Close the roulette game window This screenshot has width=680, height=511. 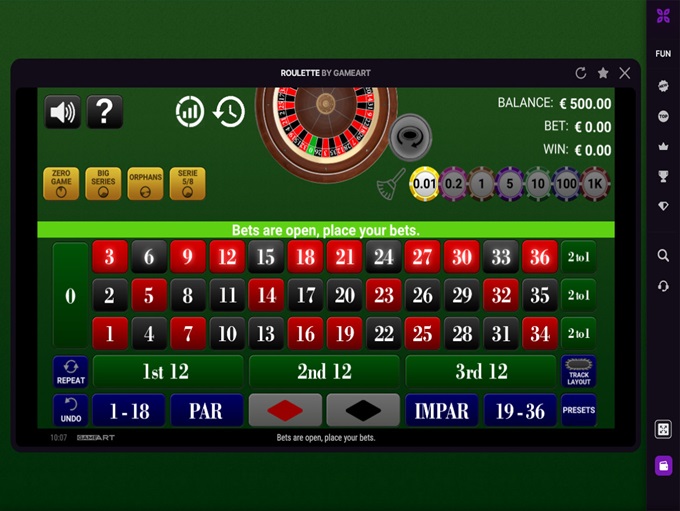[625, 73]
